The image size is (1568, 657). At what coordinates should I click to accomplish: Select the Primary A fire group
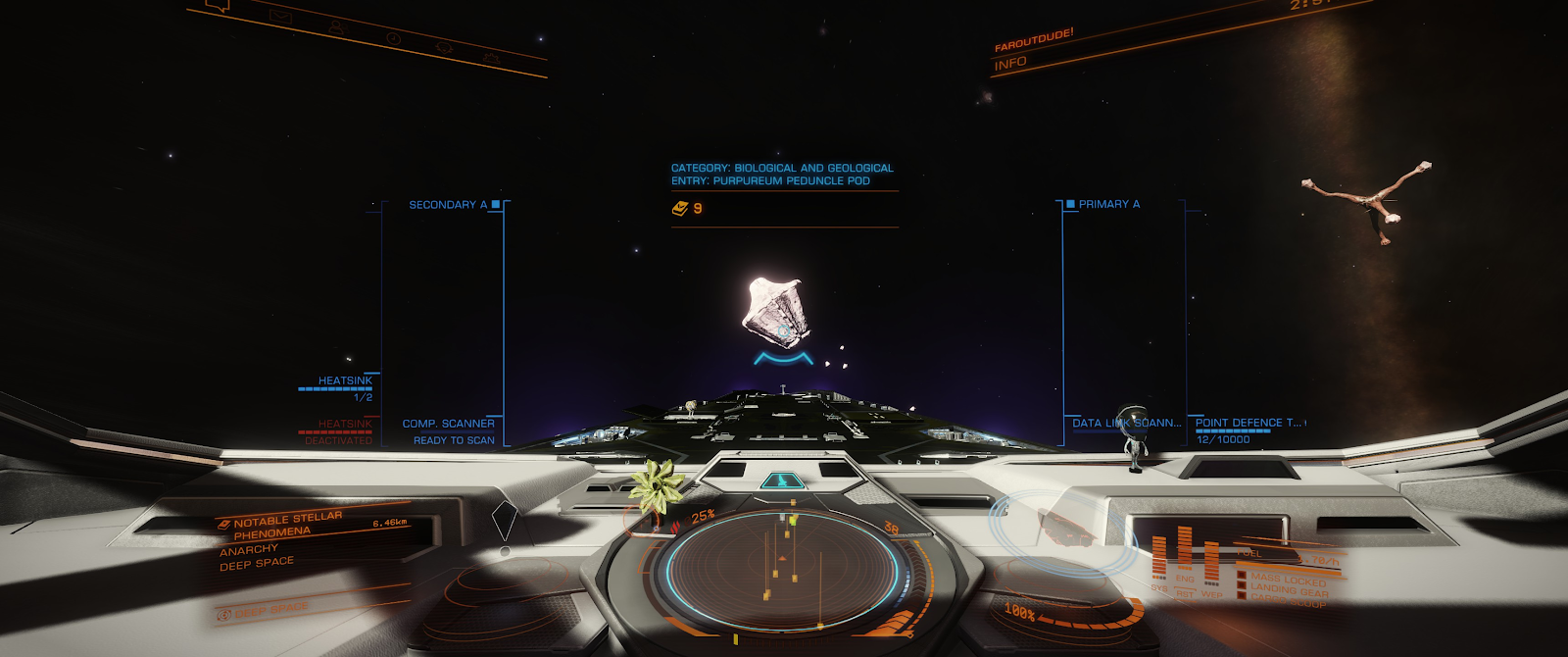pyautogui.click(x=1108, y=204)
